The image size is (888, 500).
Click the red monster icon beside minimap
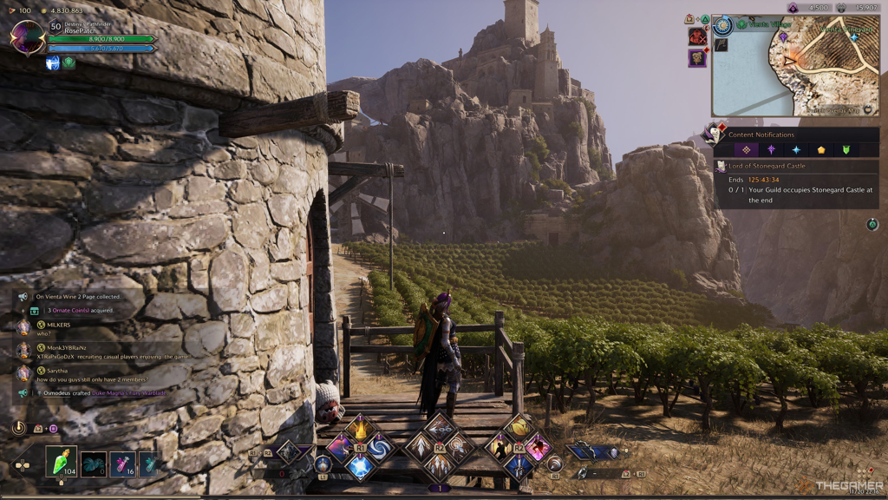[697, 37]
